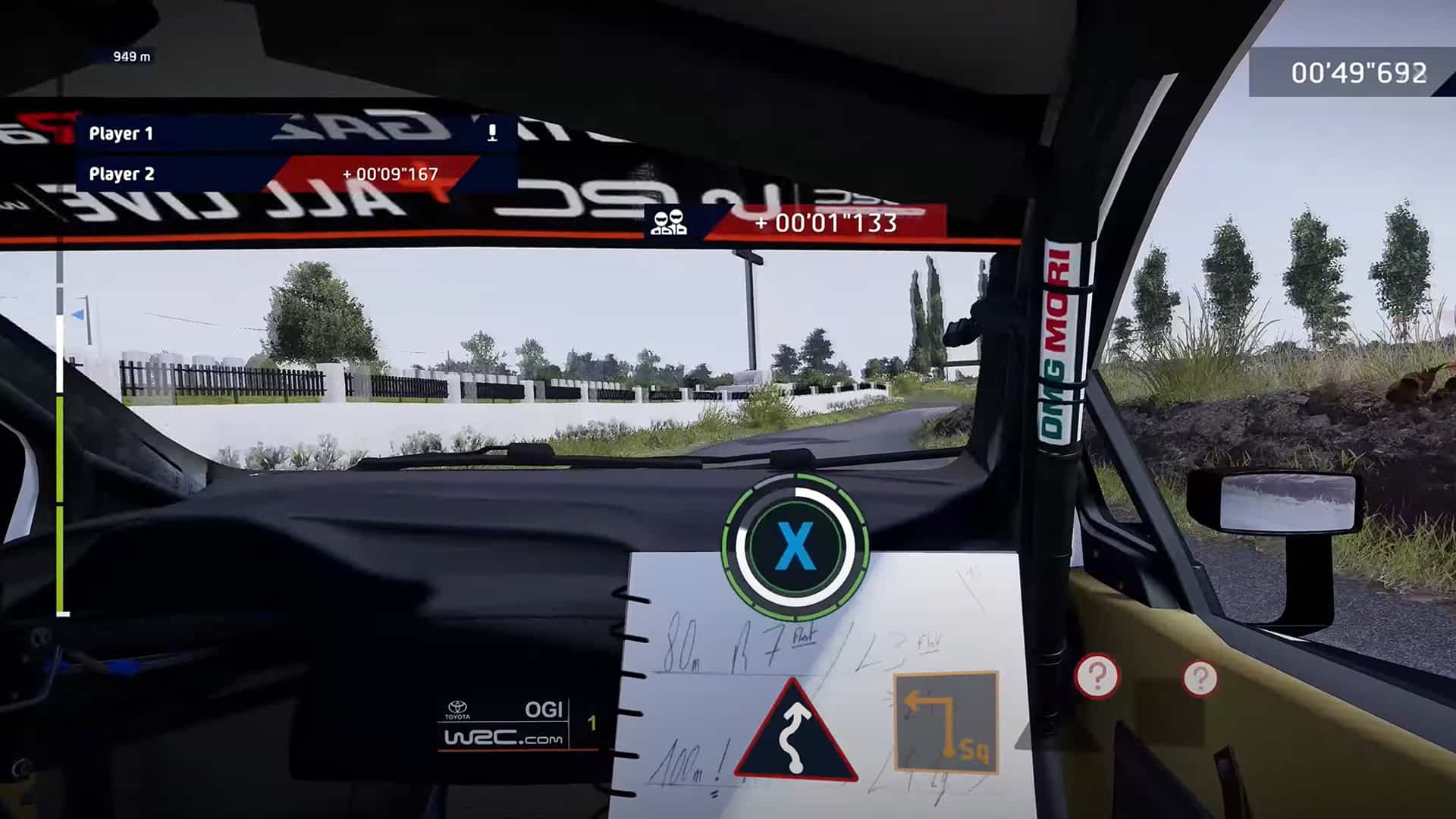Open the WRC.com link on the dashboard
The height and width of the screenshot is (819, 1456).
pyautogui.click(x=504, y=737)
